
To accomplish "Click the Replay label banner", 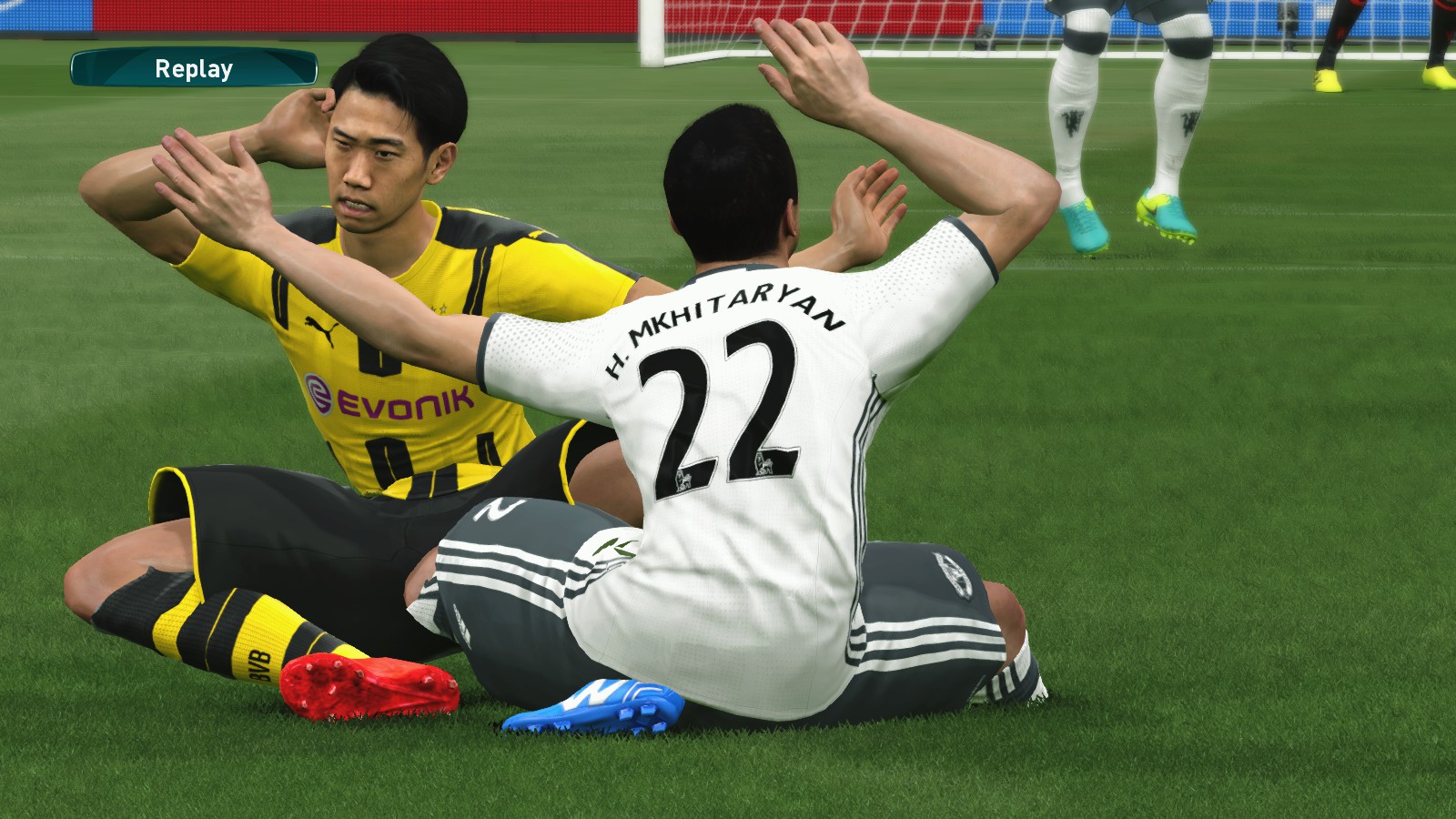I will pos(194,68).
